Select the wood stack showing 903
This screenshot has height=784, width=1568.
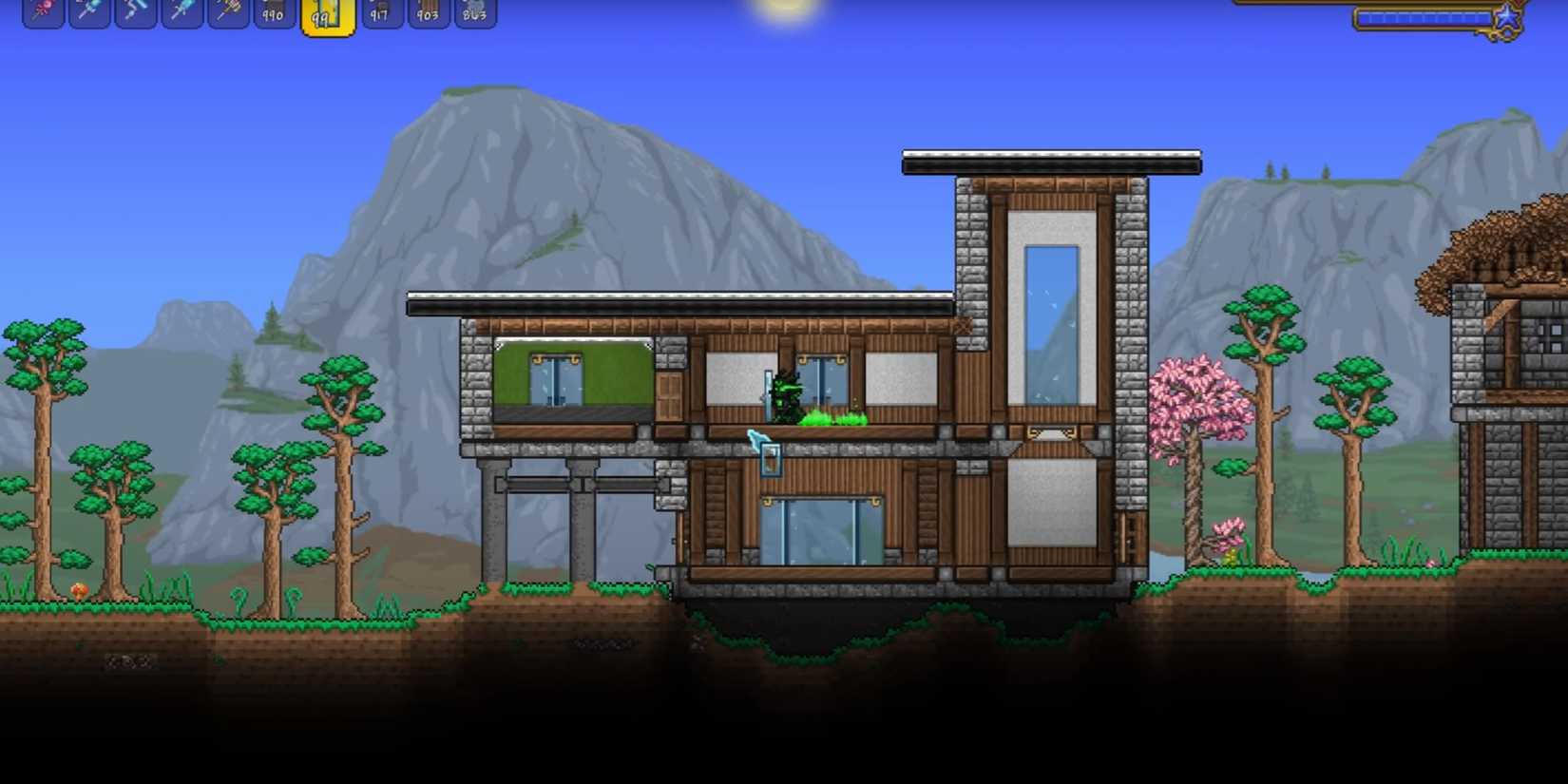[429, 14]
